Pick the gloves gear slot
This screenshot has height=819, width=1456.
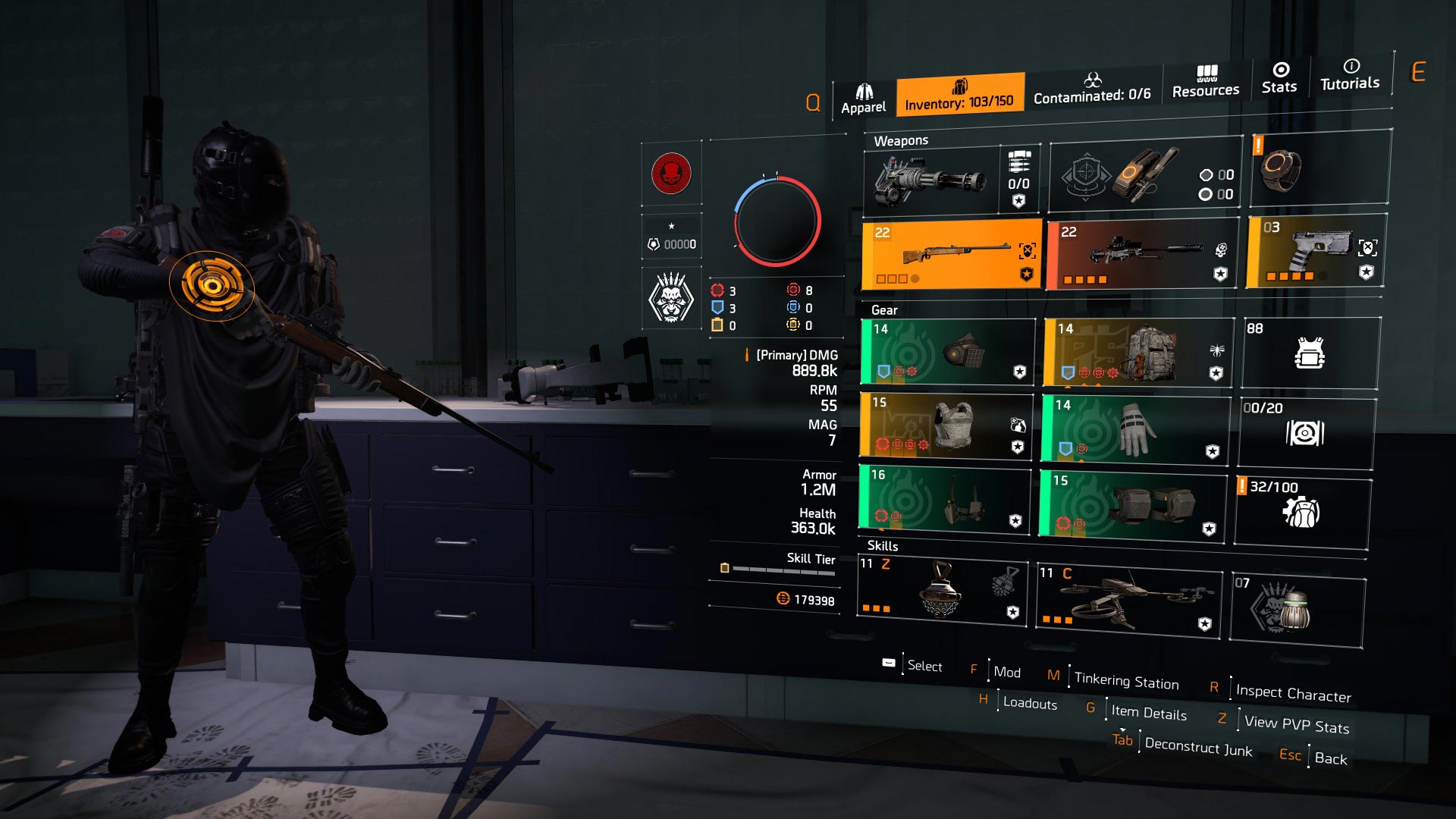[1135, 428]
